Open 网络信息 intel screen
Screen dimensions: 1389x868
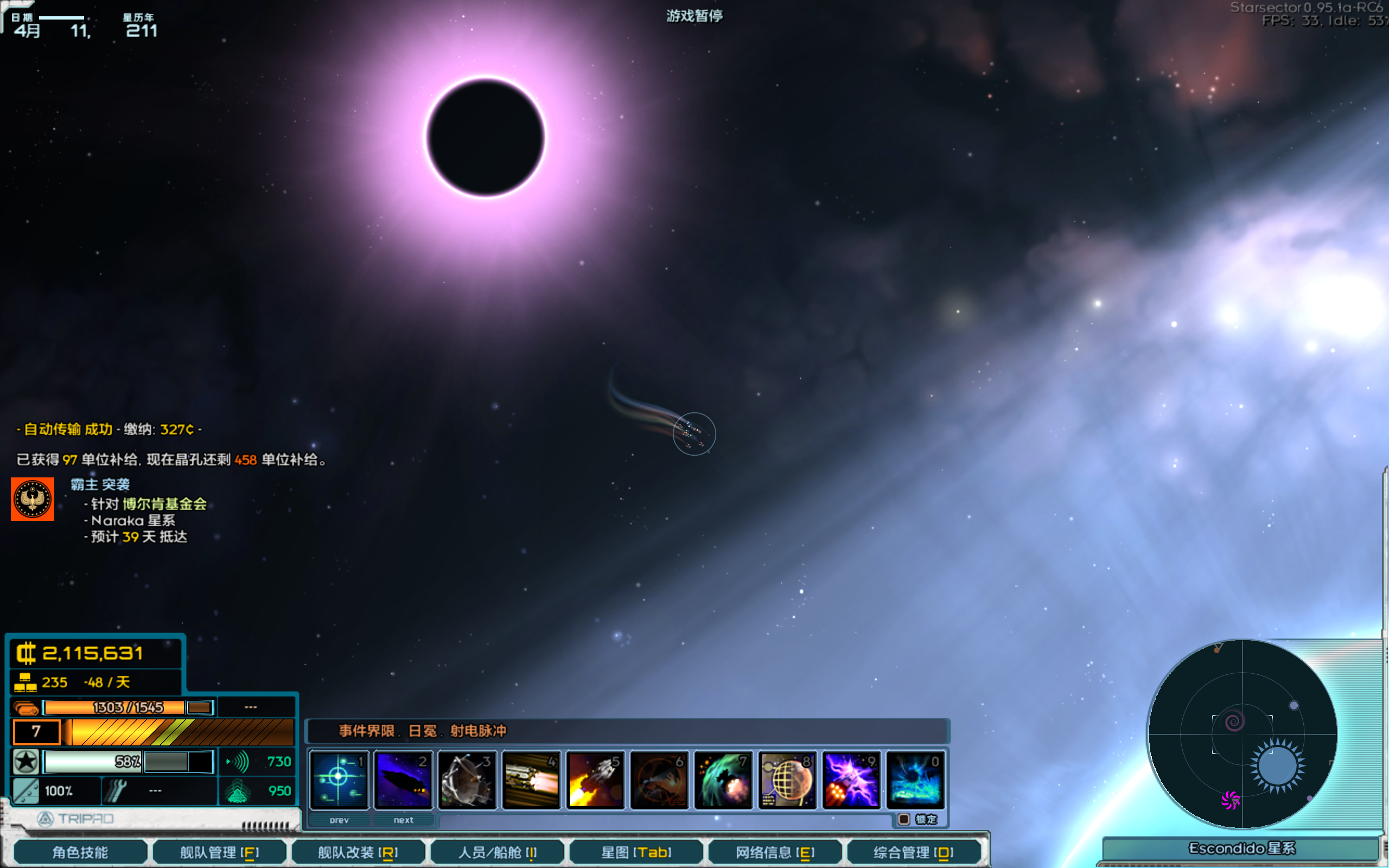coord(775,852)
